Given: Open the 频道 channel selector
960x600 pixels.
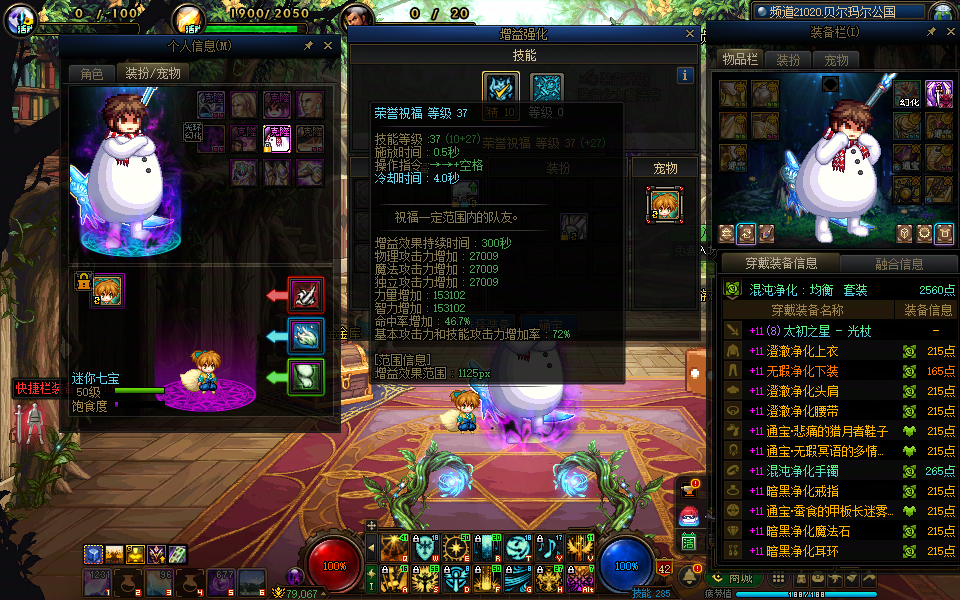Looking at the screenshot, I should (840, 12).
